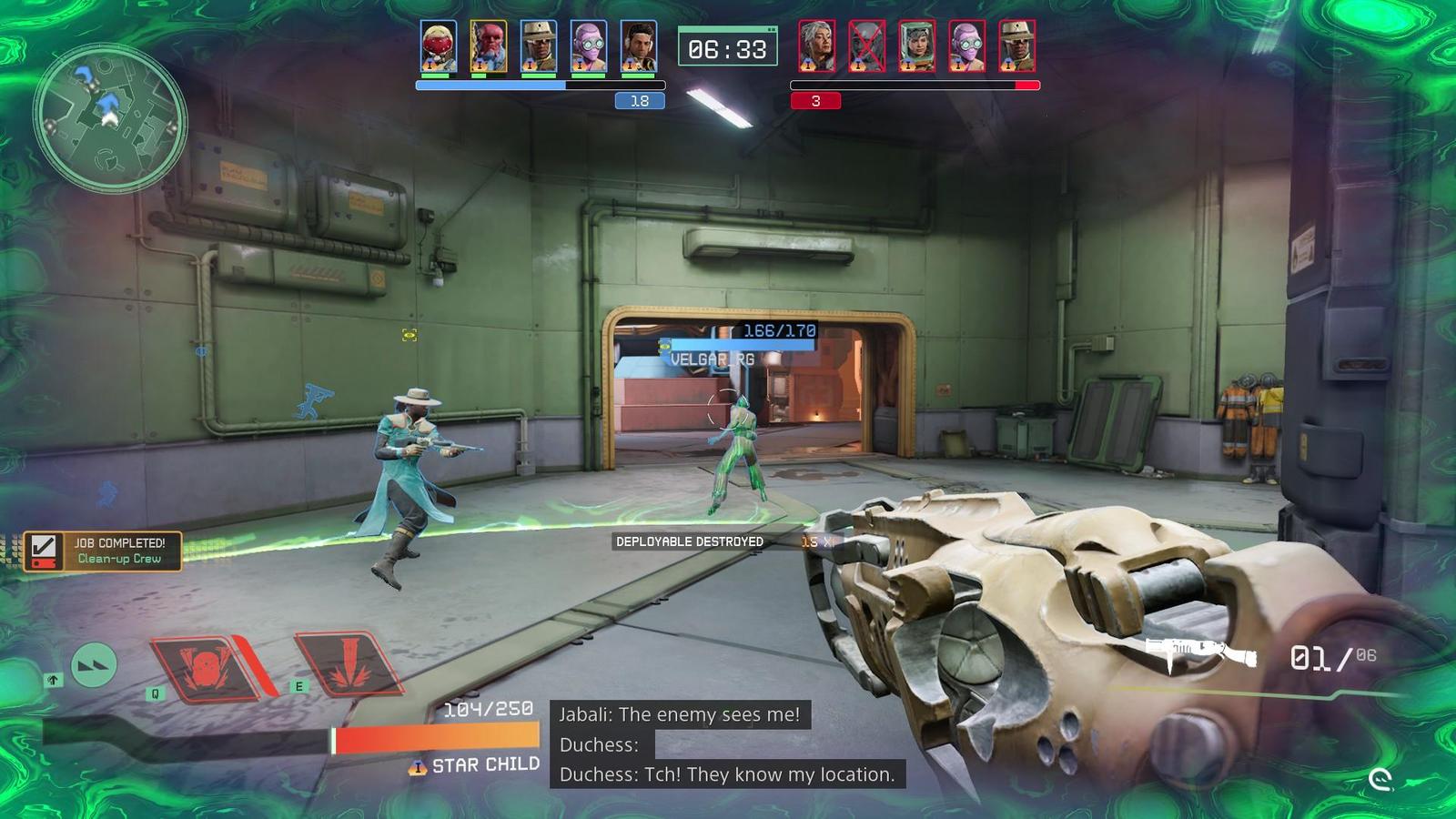Open the Job Completed Clean-up Crew notification

[103, 551]
